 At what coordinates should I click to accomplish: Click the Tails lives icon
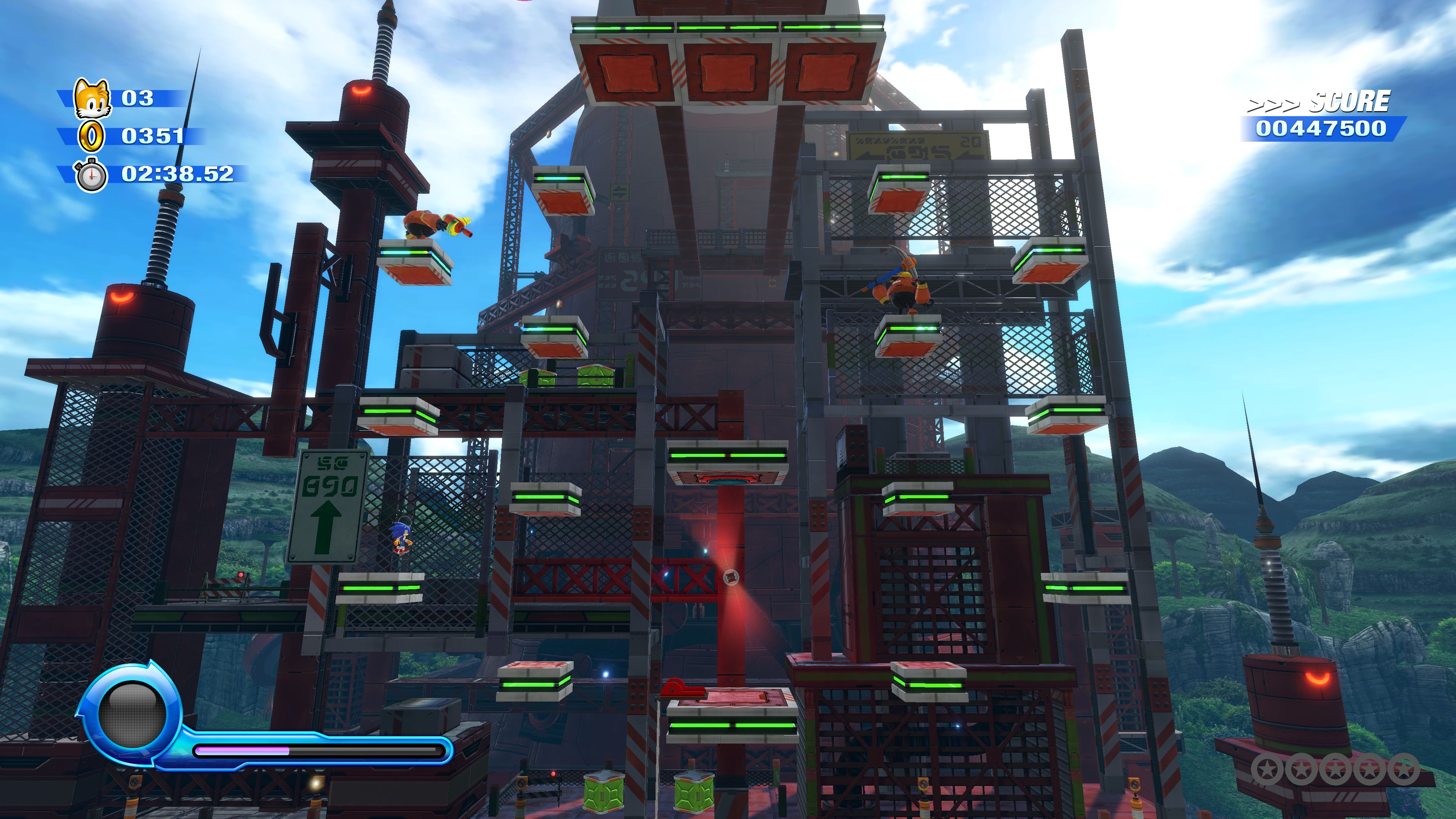(91, 98)
